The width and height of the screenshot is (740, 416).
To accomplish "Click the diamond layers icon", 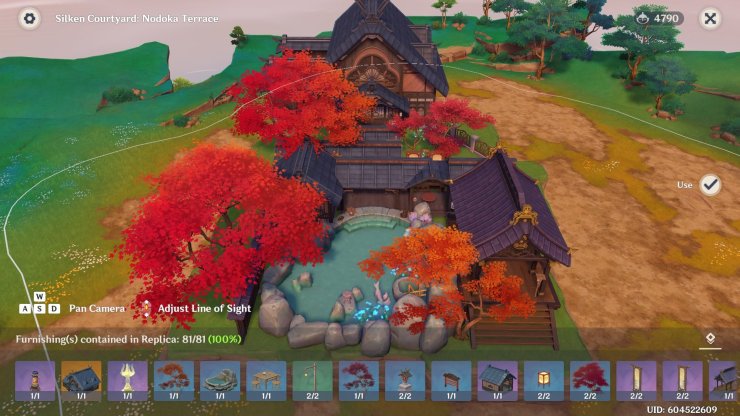I will coord(710,339).
